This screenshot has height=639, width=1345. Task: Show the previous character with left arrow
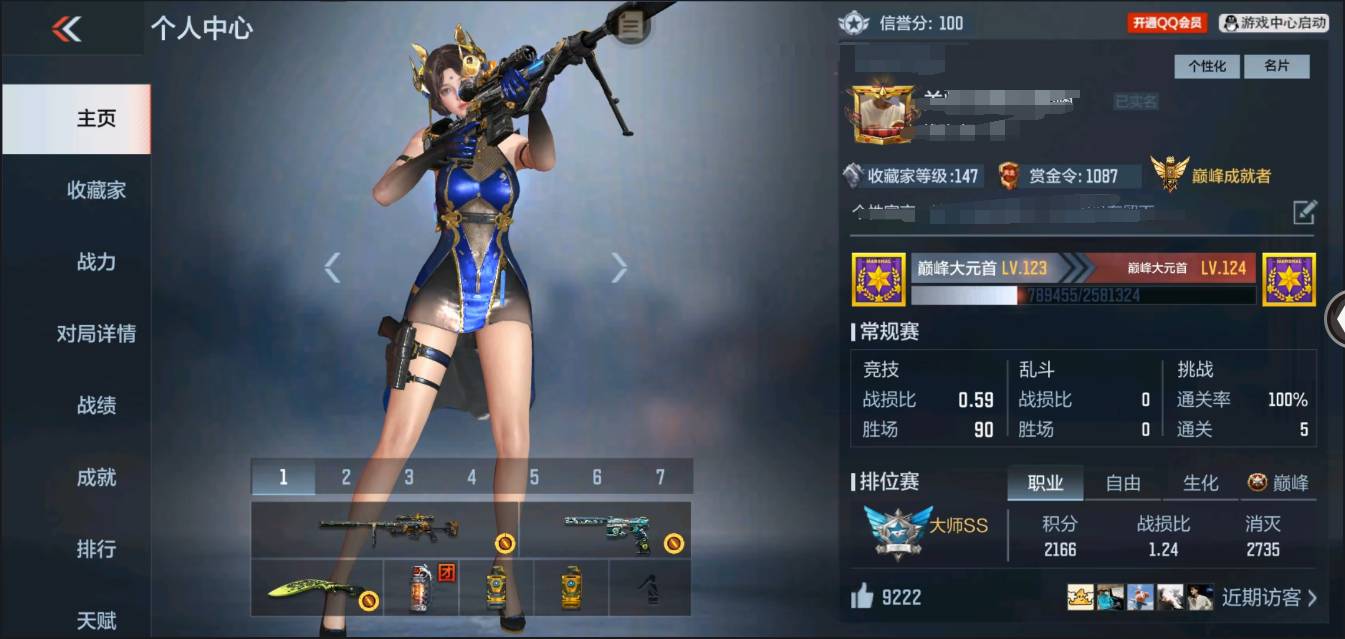[x=332, y=267]
